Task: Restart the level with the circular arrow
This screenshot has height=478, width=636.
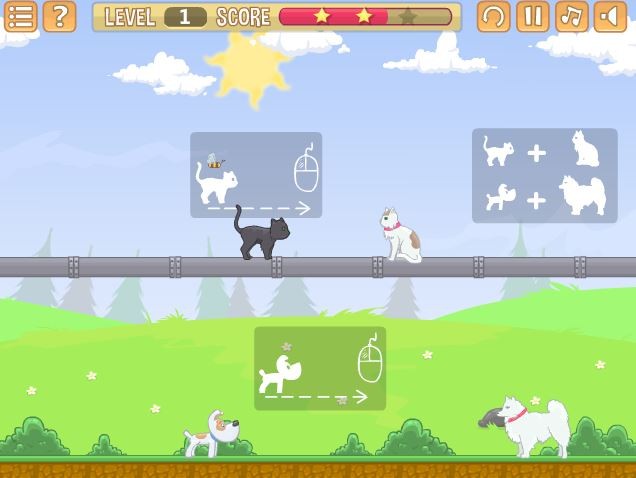Action: point(493,16)
